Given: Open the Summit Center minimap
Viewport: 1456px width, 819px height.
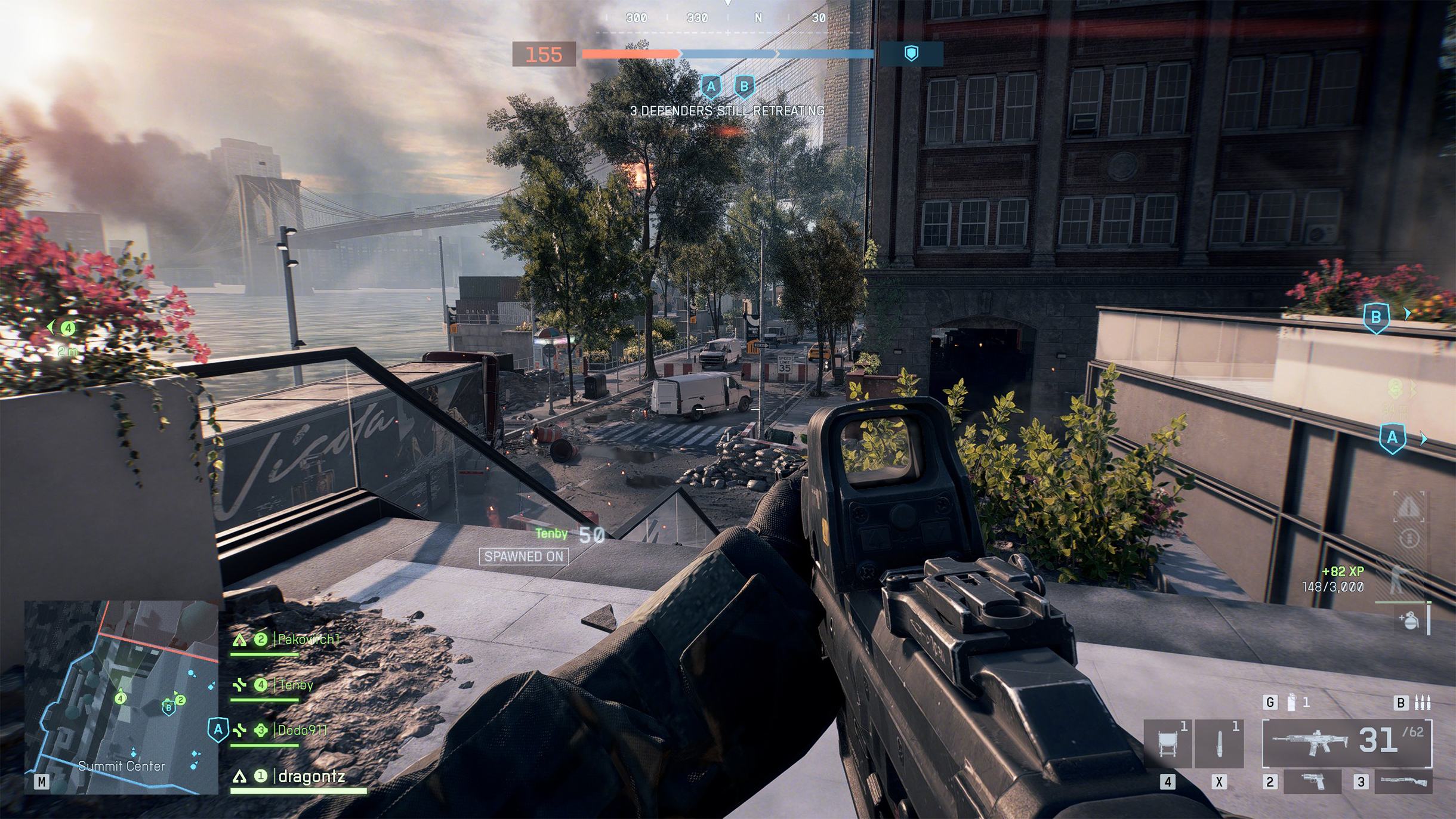Looking at the screenshot, I should pos(121,697).
